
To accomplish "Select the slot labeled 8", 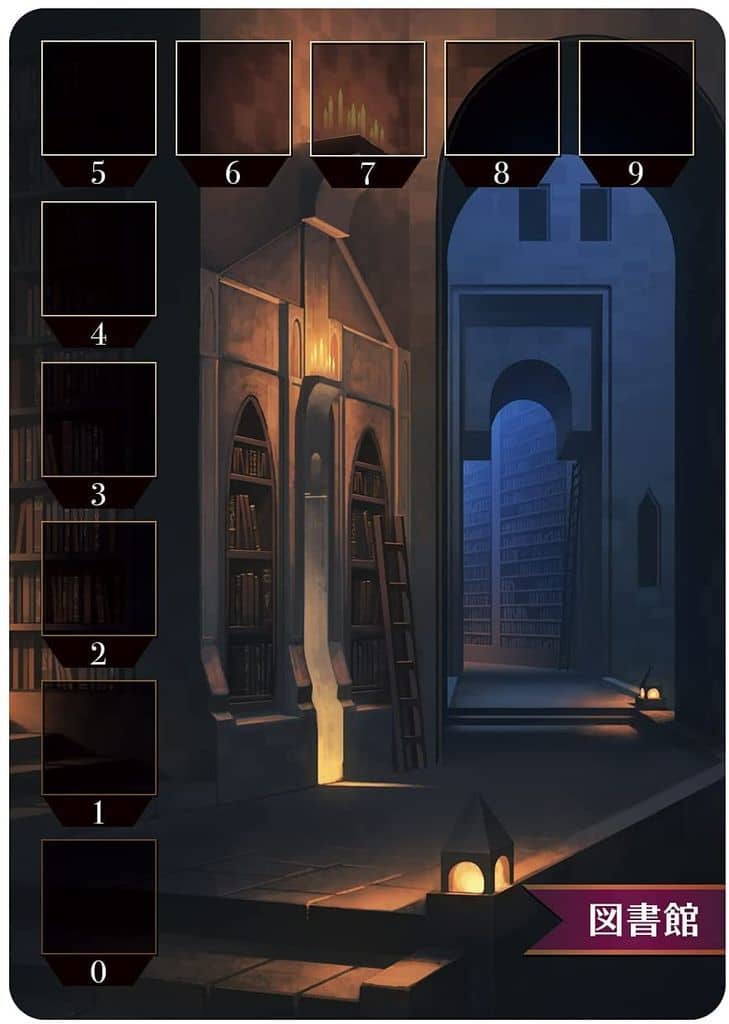I will coord(501,98).
